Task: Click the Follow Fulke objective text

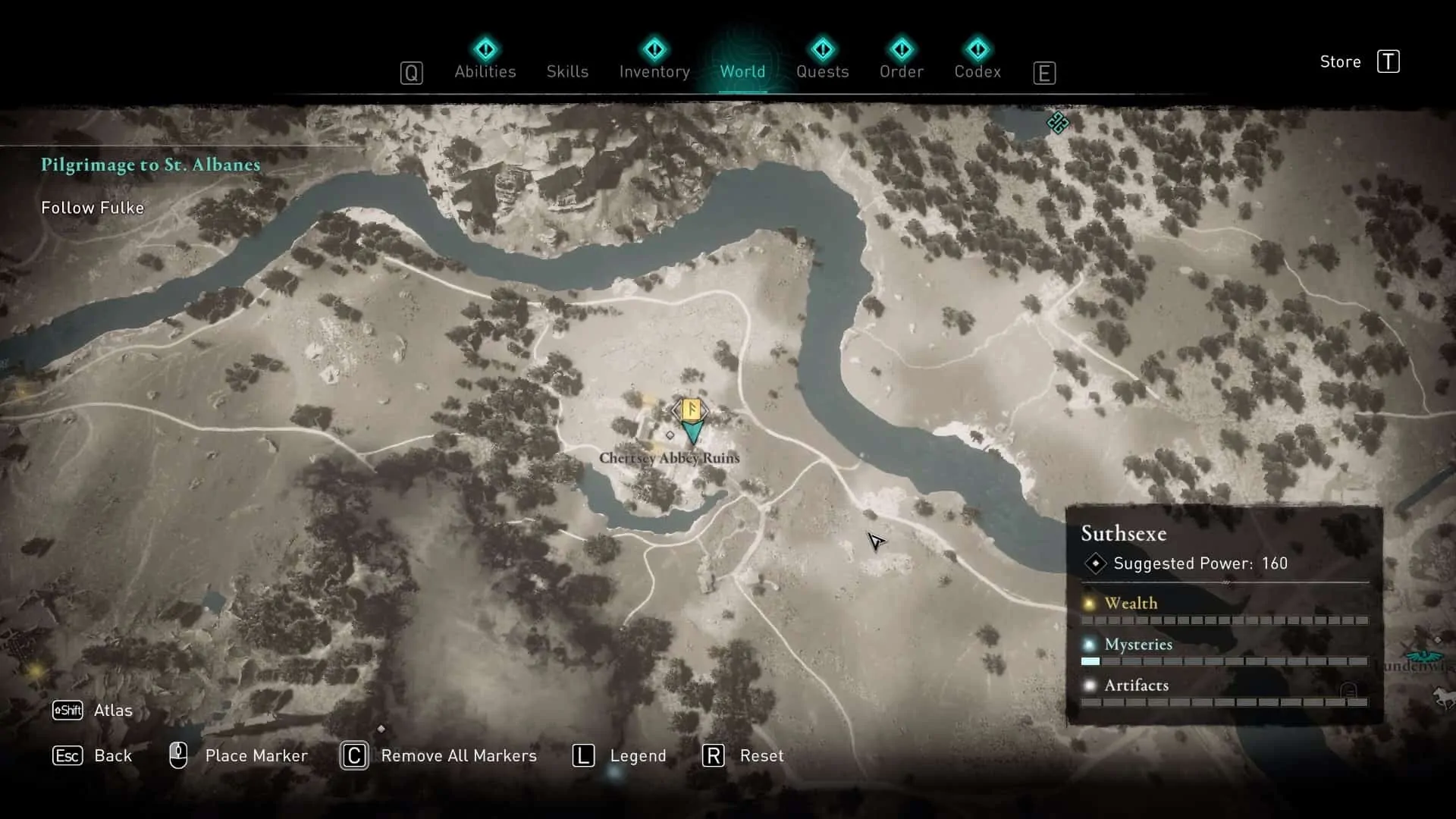Action: click(x=93, y=207)
